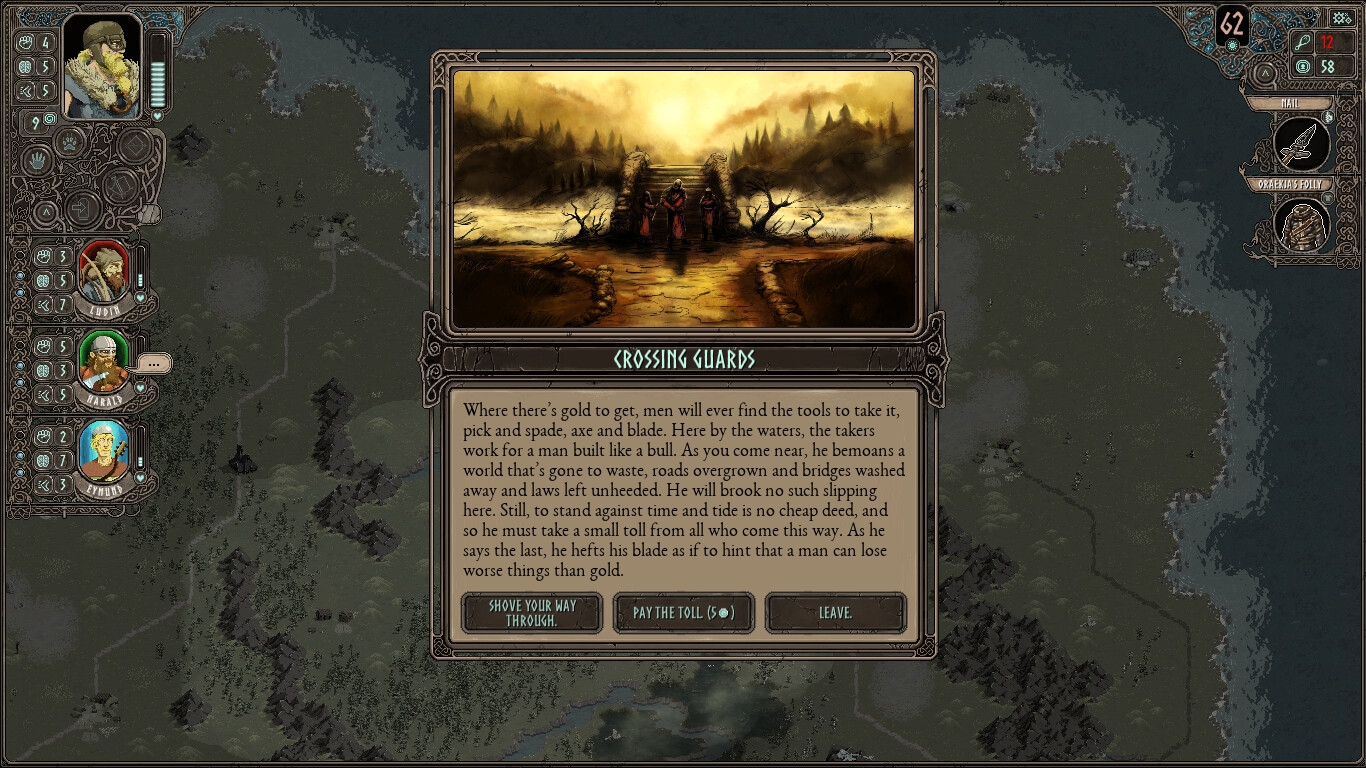Choose 'Shove your way through'
1366x768 pixels.
click(x=531, y=613)
